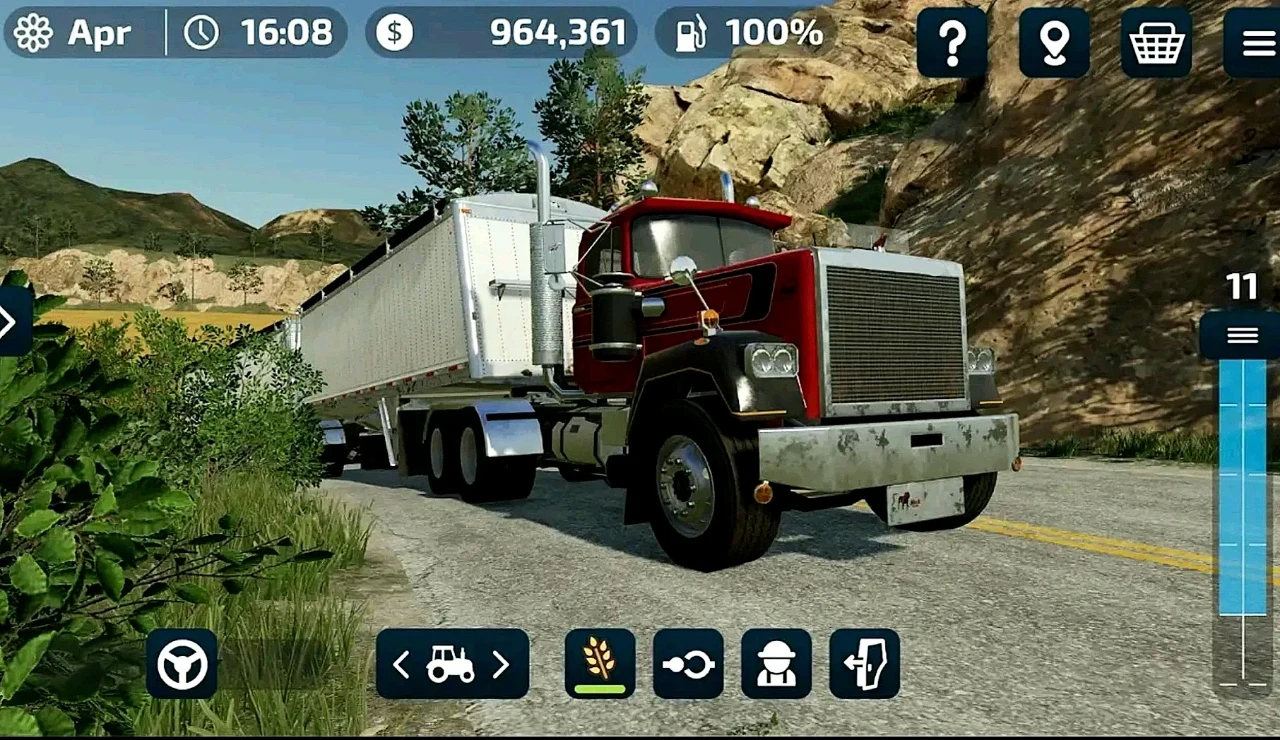Open the map using the location pin icon
The width and height of the screenshot is (1280, 740).
(1054, 44)
